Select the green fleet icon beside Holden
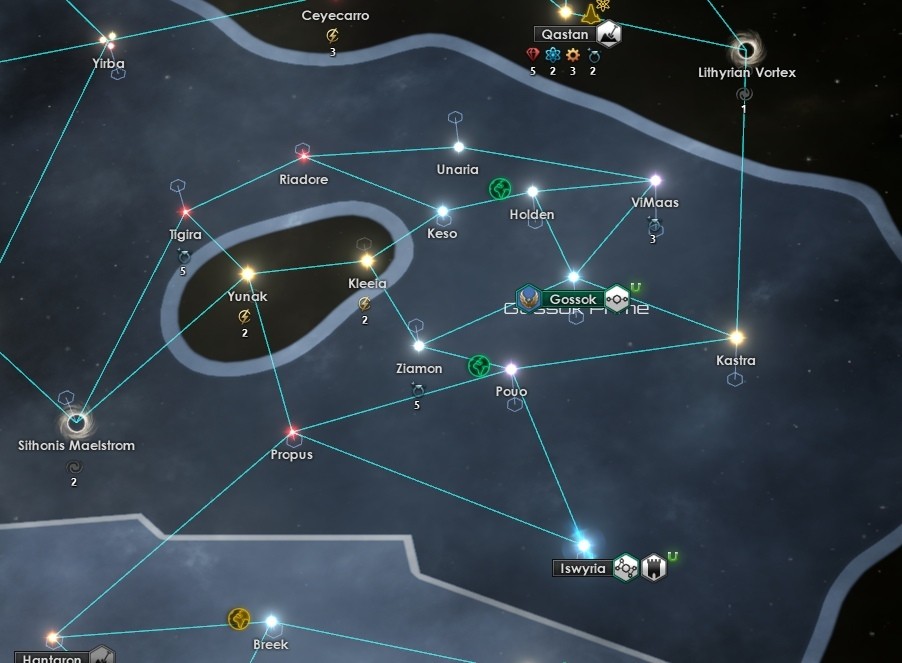 (499, 189)
